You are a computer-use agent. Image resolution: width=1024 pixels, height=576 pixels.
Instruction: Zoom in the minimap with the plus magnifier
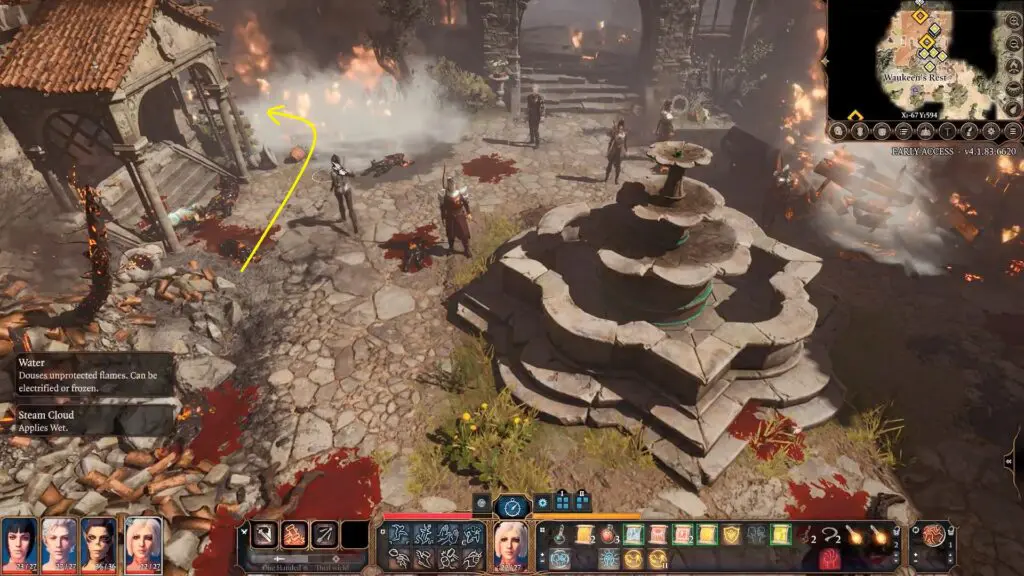pyautogui.click(x=838, y=130)
